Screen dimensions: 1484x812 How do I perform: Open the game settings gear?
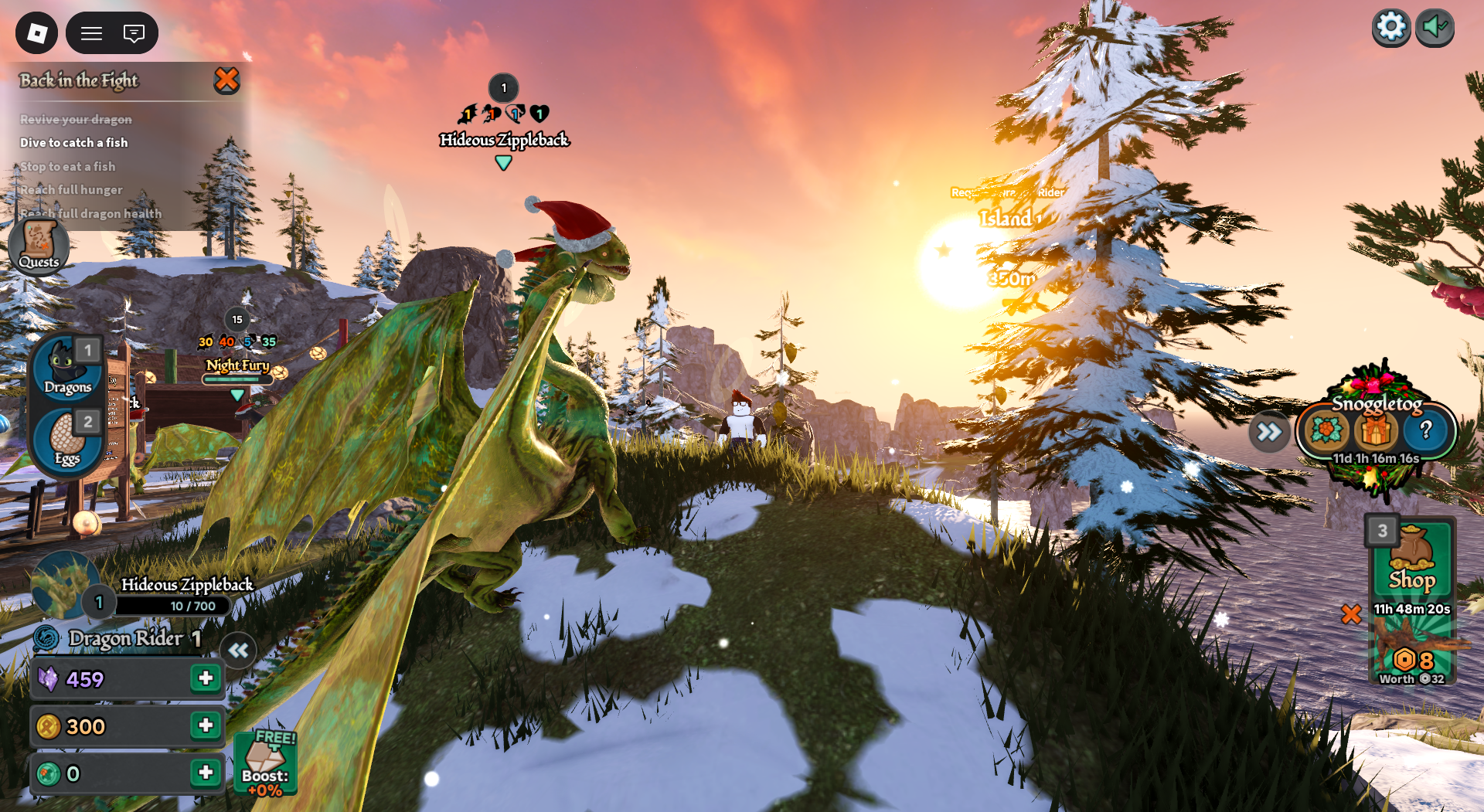[x=1390, y=28]
